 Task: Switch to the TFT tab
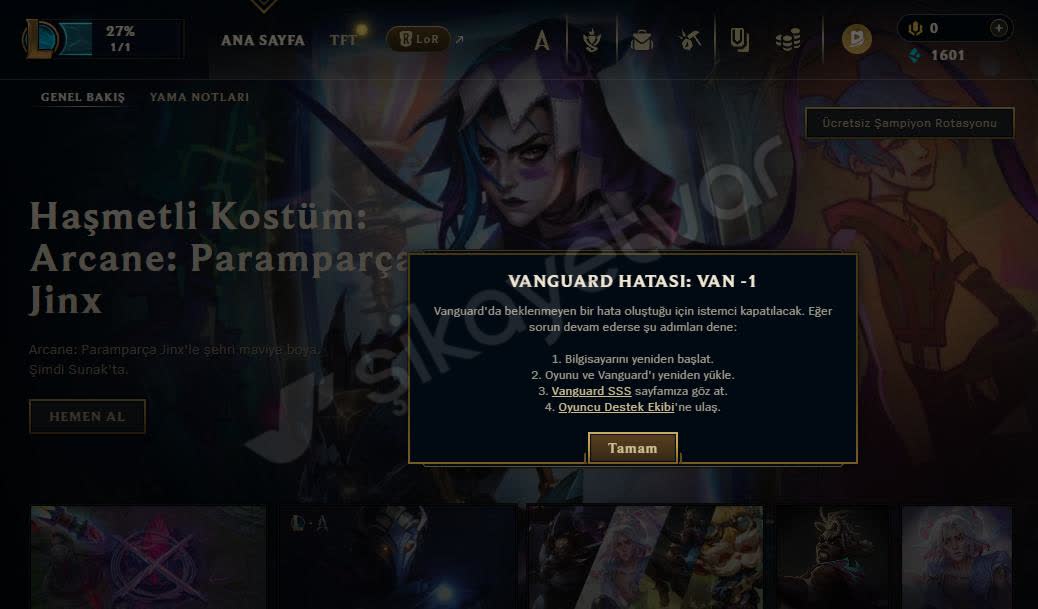click(343, 40)
